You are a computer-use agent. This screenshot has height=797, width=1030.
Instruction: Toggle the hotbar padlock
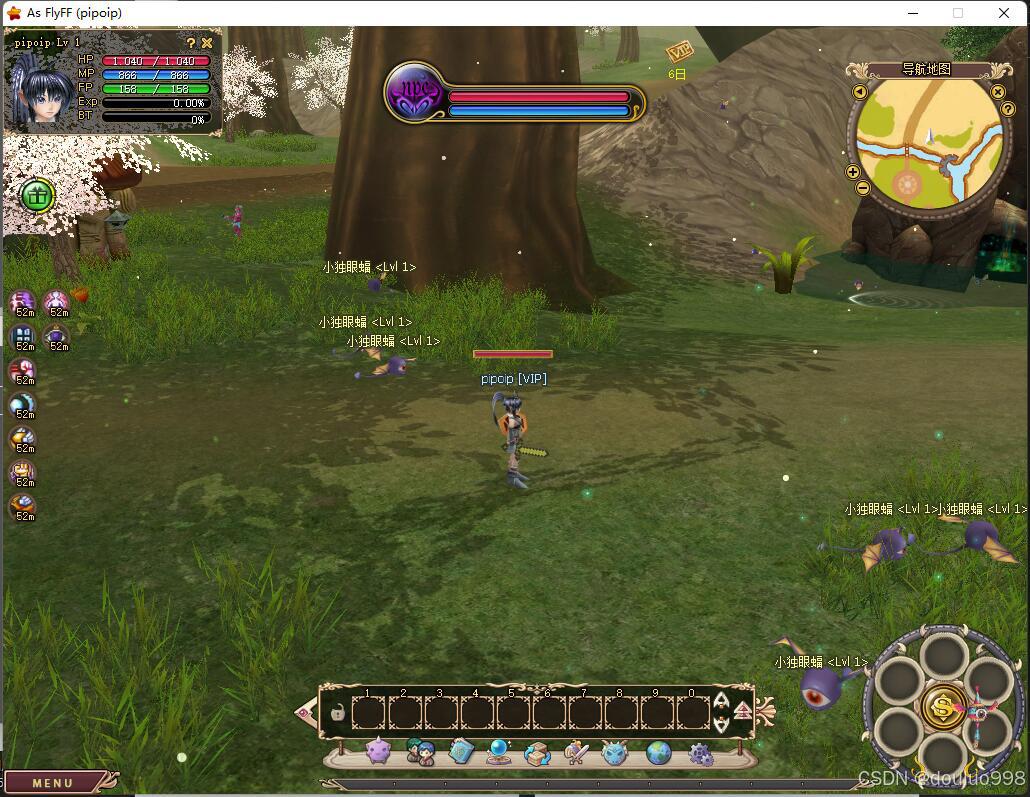coord(338,713)
